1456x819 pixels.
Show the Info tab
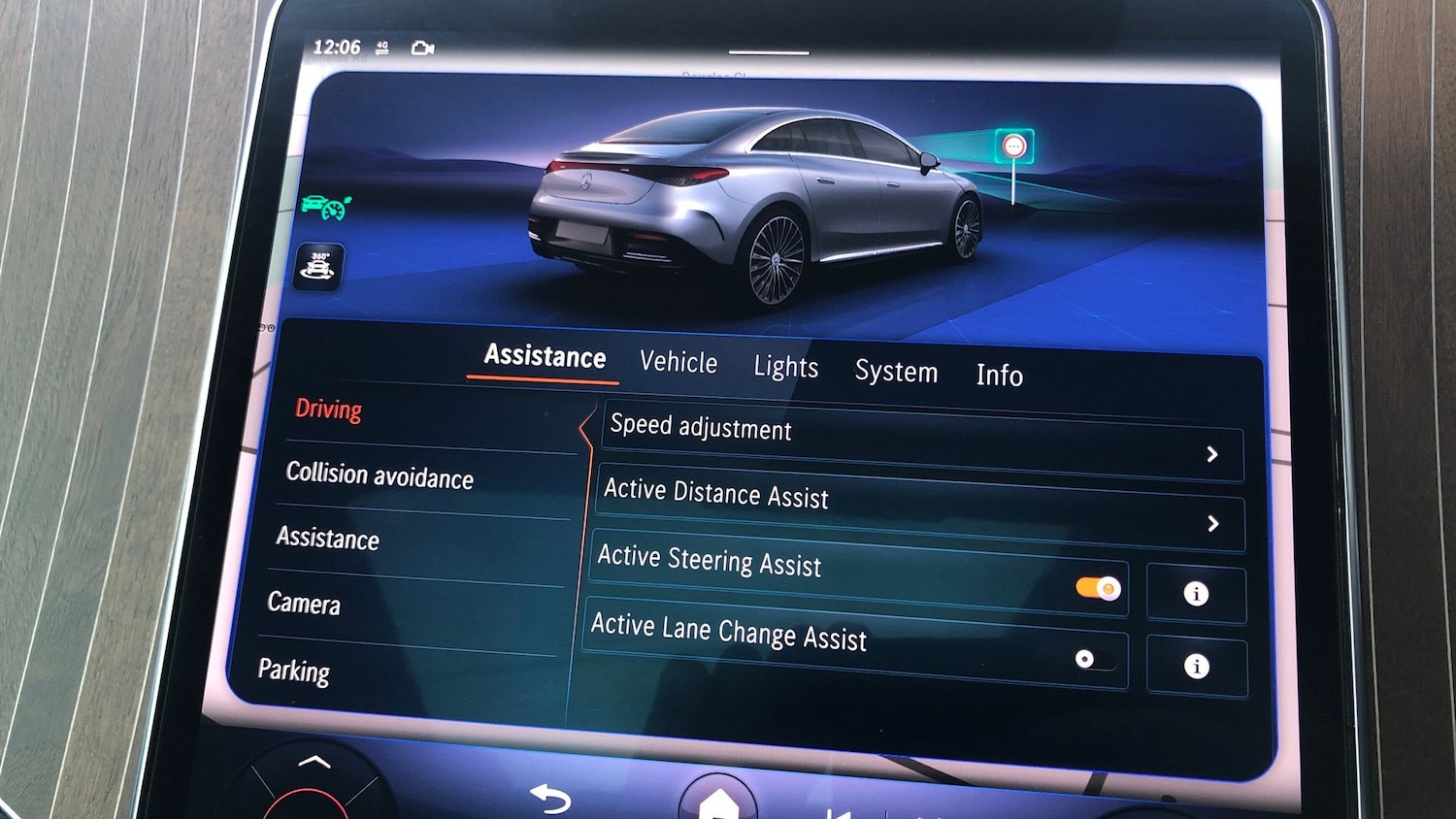point(999,376)
